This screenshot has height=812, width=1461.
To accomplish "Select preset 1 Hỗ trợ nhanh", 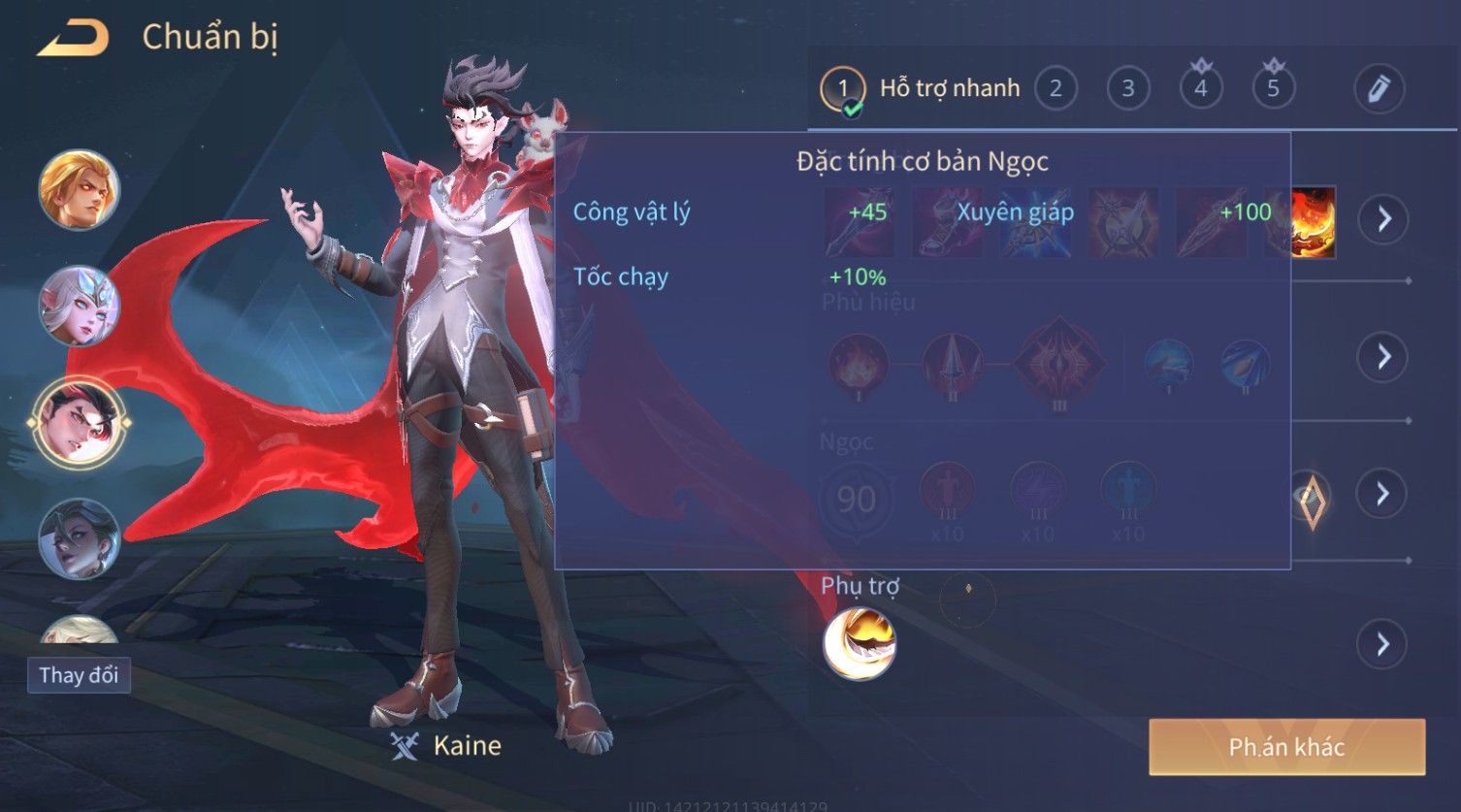I will click(x=920, y=89).
